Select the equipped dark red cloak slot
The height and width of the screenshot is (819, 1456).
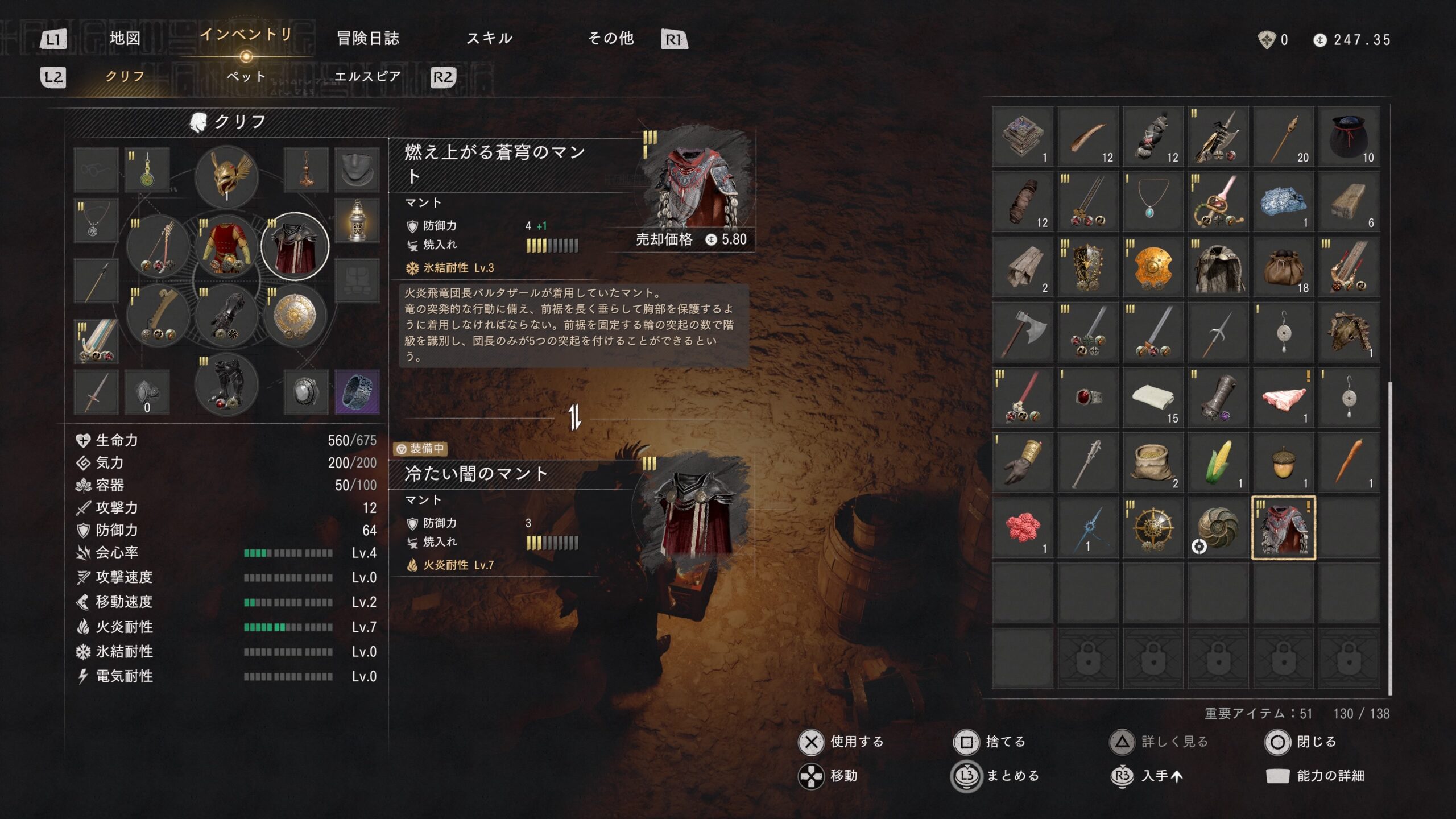click(295, 247)
